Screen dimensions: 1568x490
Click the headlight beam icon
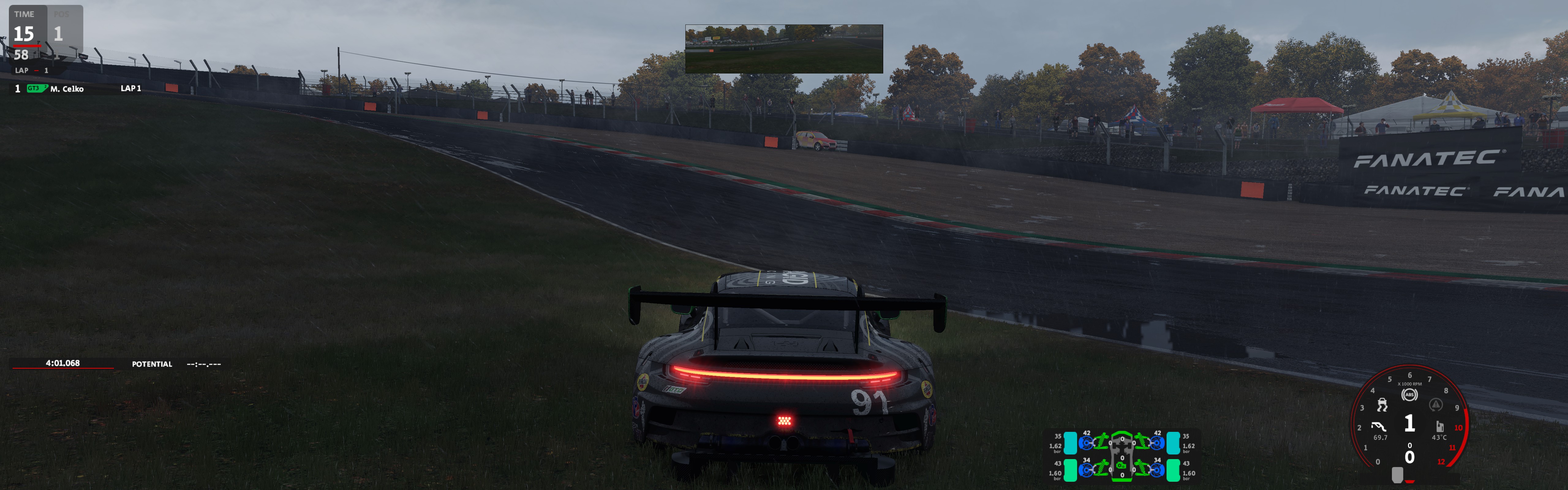[1379, 426]
